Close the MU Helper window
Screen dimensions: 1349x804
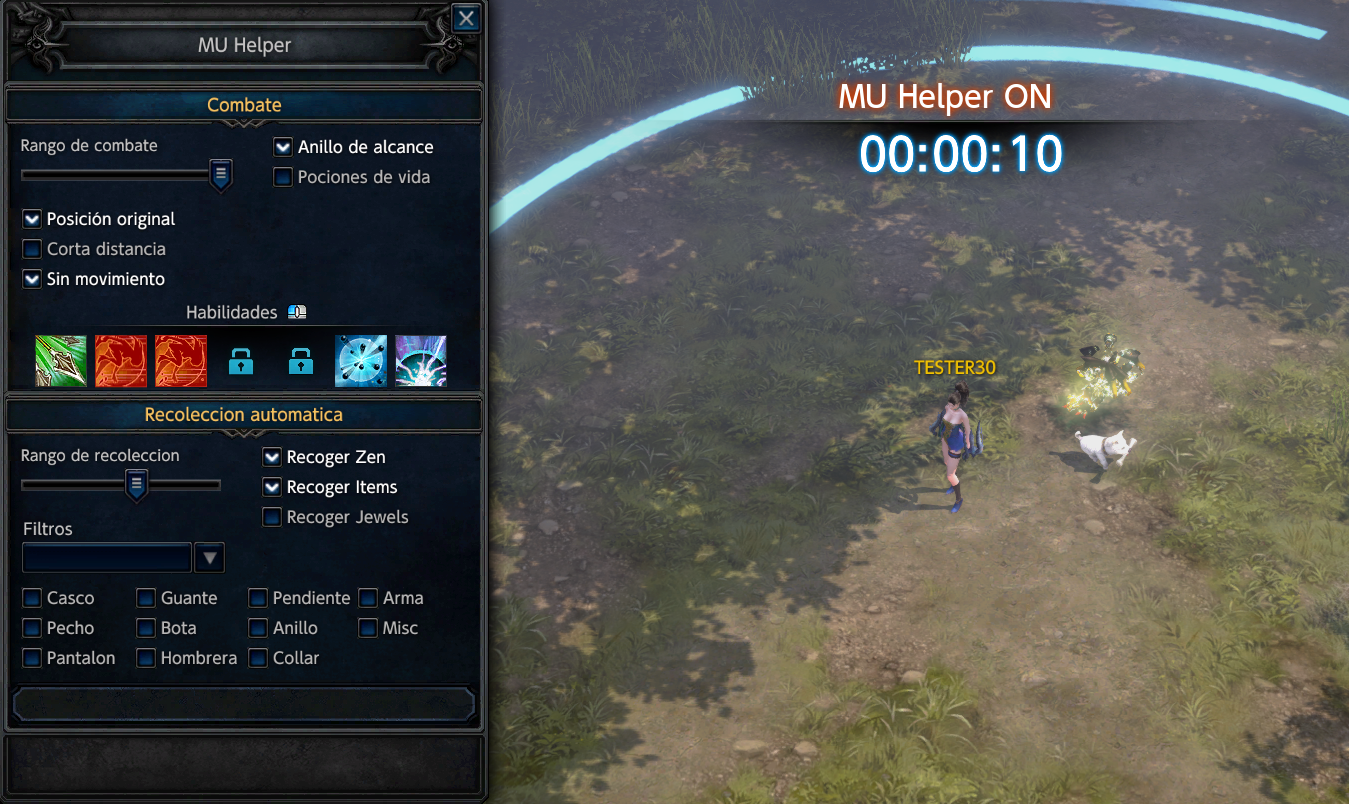(x=465, y=19)
